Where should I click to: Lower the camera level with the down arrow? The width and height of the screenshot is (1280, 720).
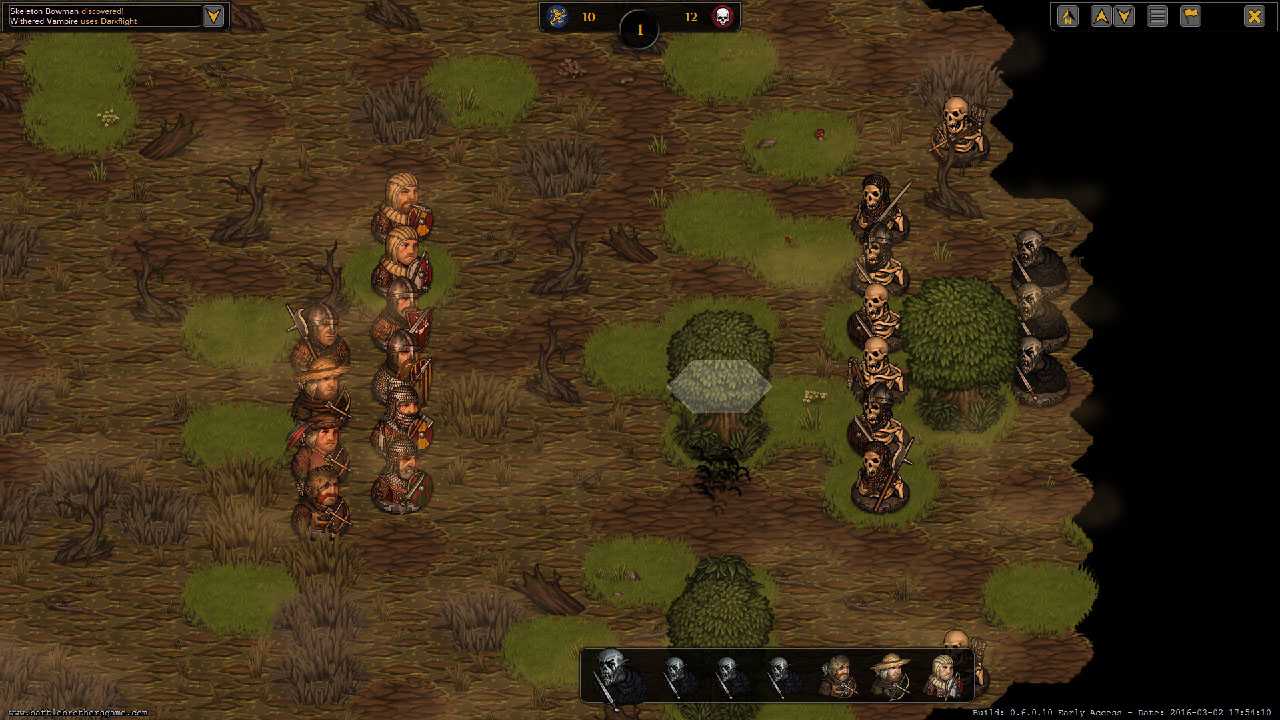1124,16
